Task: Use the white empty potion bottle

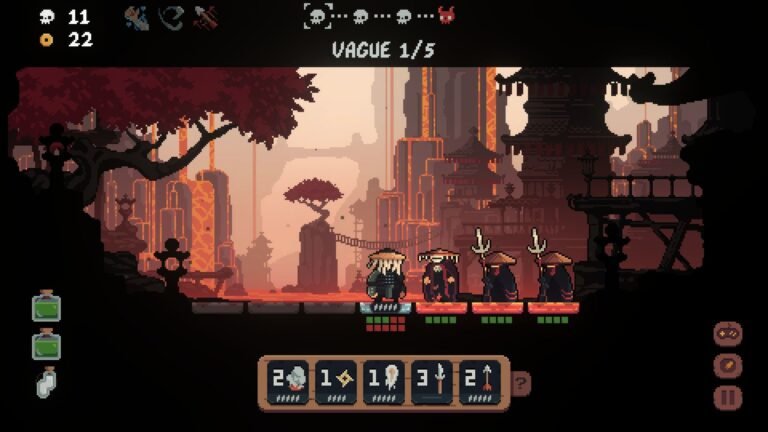Action: tap(46, 382)
